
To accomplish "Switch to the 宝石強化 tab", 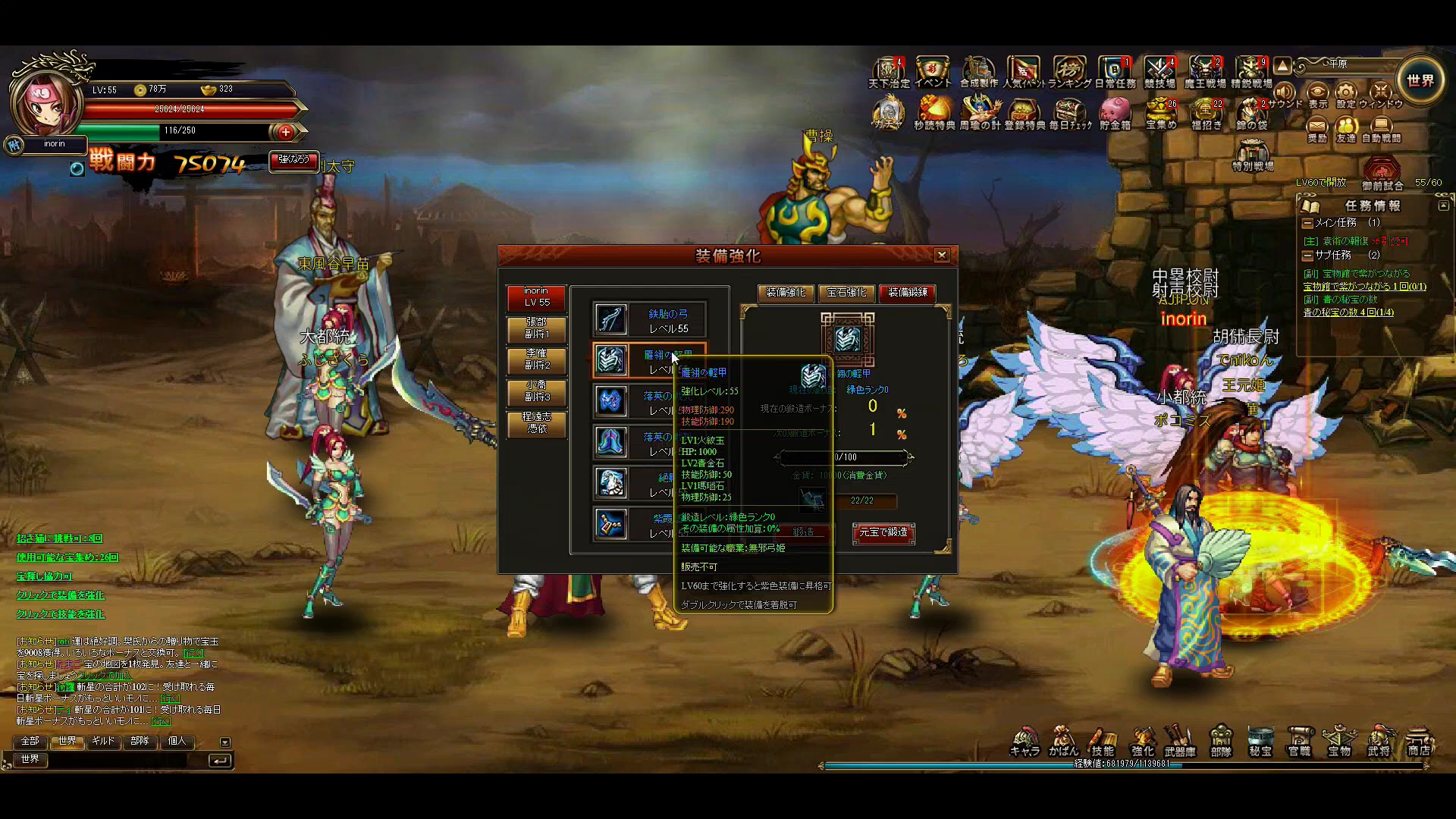I will (x=846, y=293).
